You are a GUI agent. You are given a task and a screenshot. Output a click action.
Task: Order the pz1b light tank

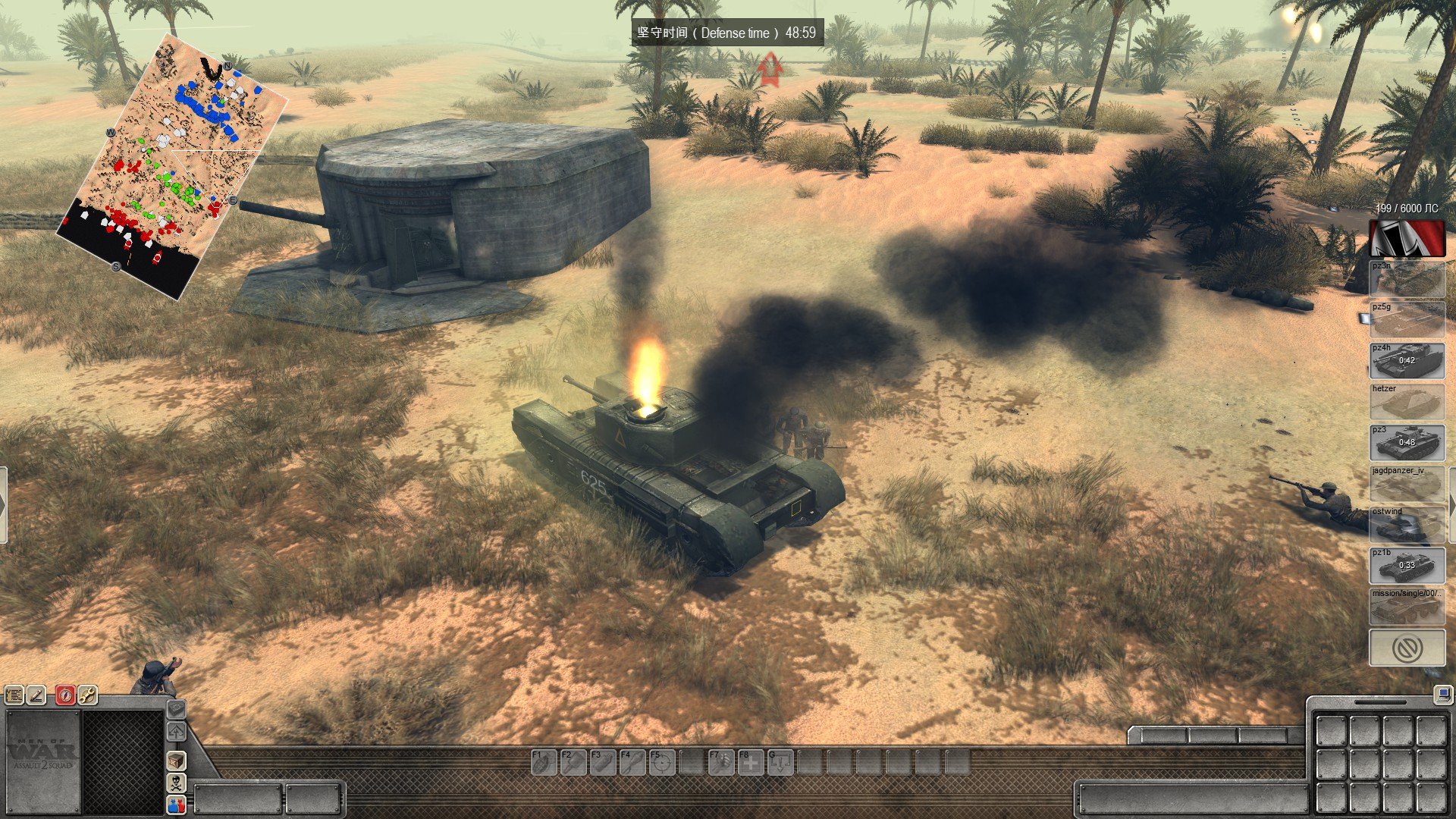(1407, 566)
